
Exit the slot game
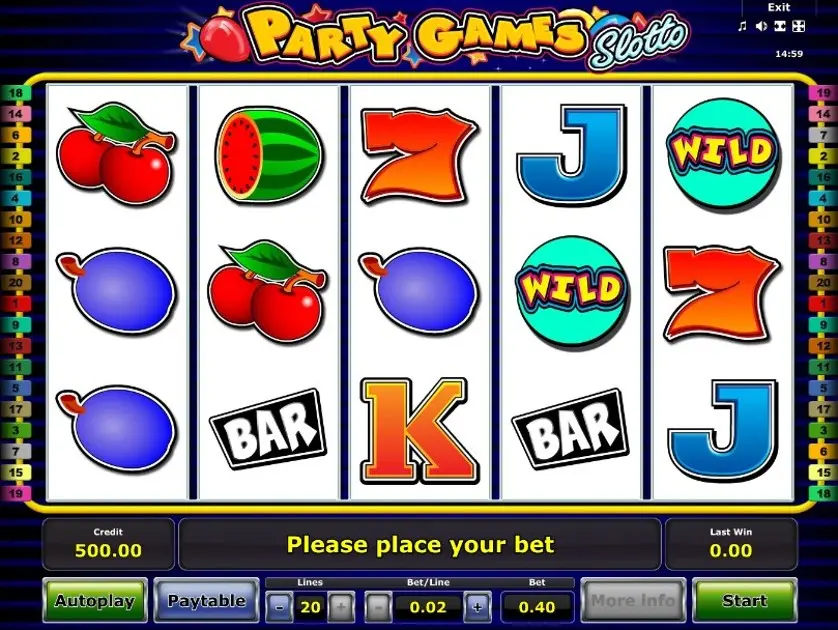778,8
